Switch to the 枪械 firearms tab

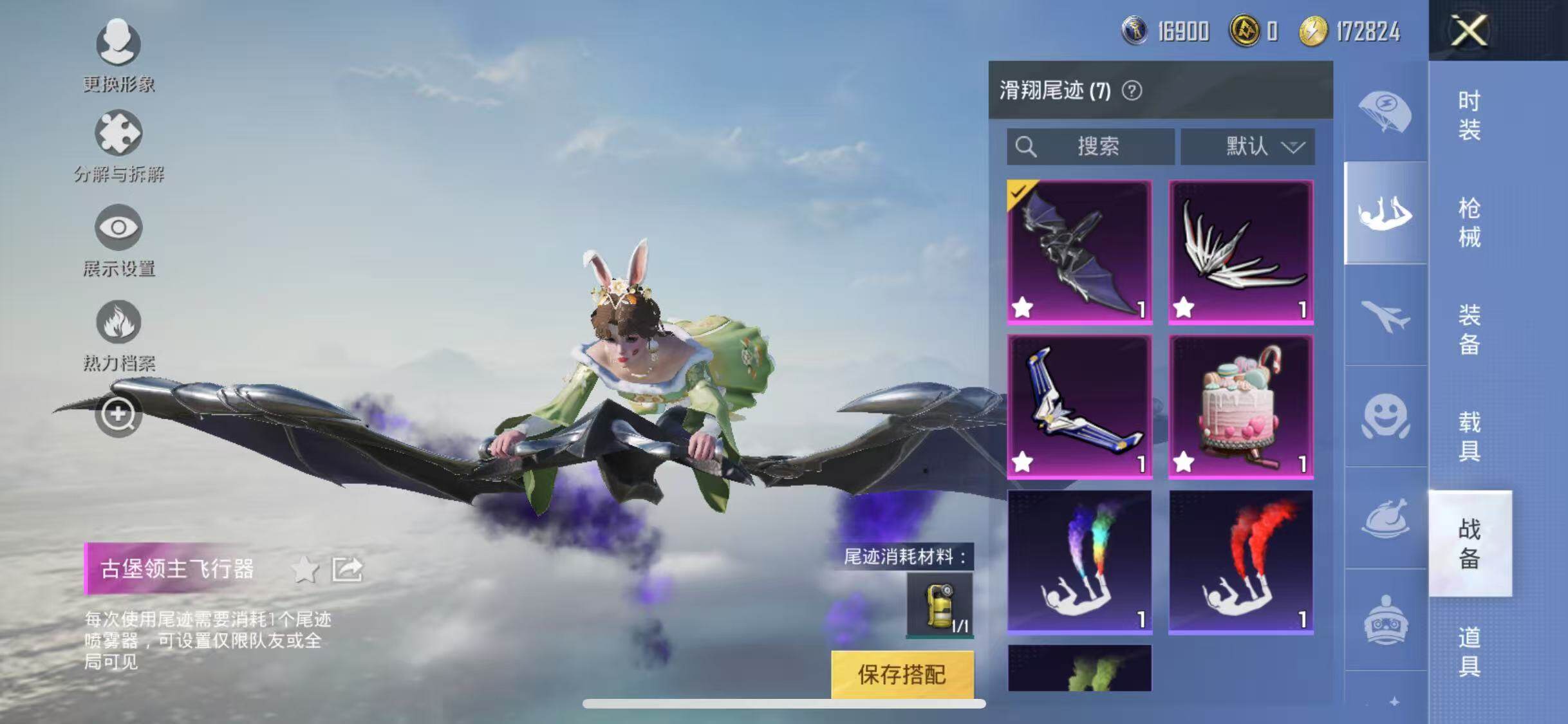point(1469,223)
